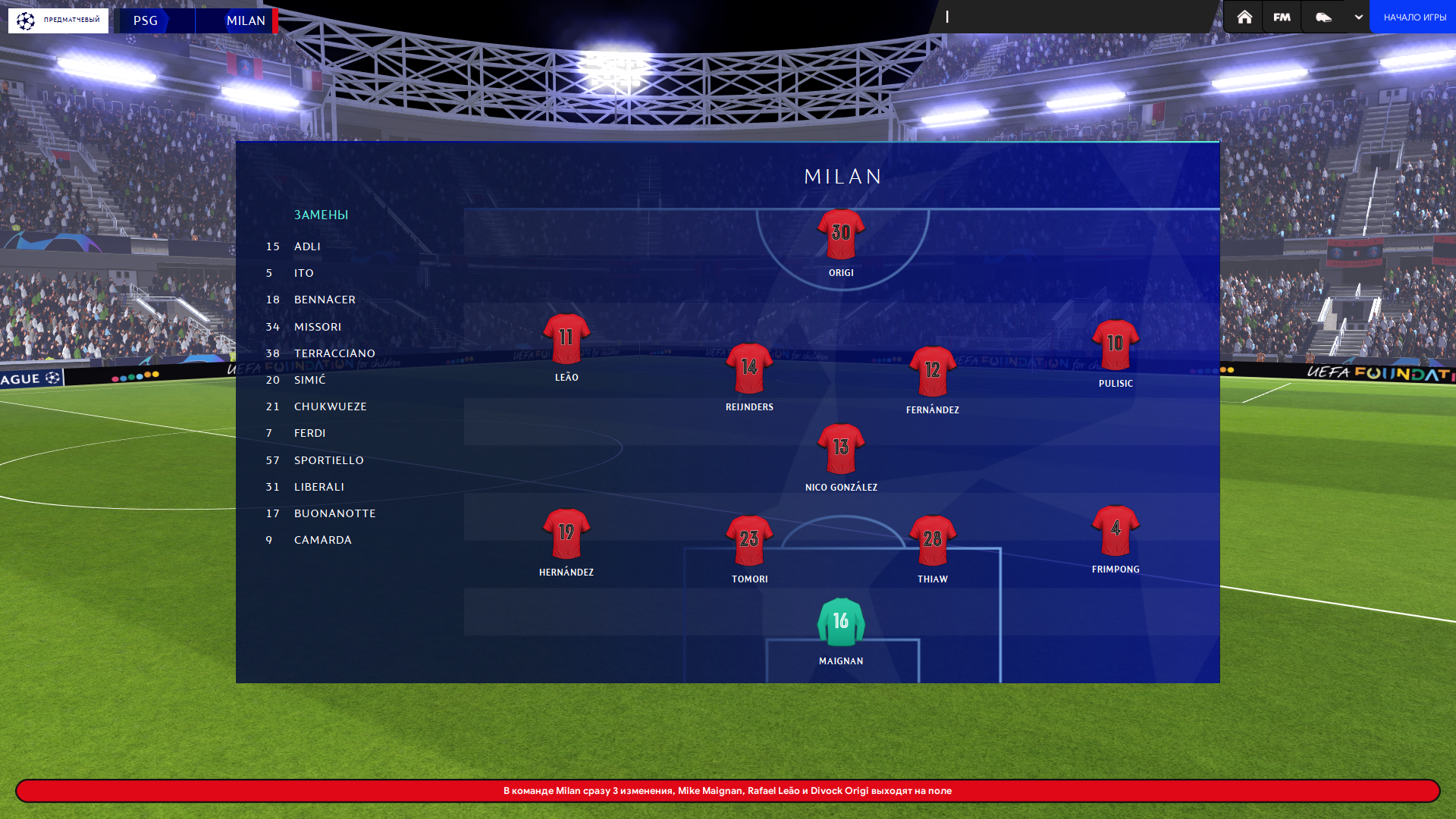The width and height of the screenshot is (1456, 819).
Task: Click the НАЧАЛО ИГРЫ button
Action: (1414, 17)
